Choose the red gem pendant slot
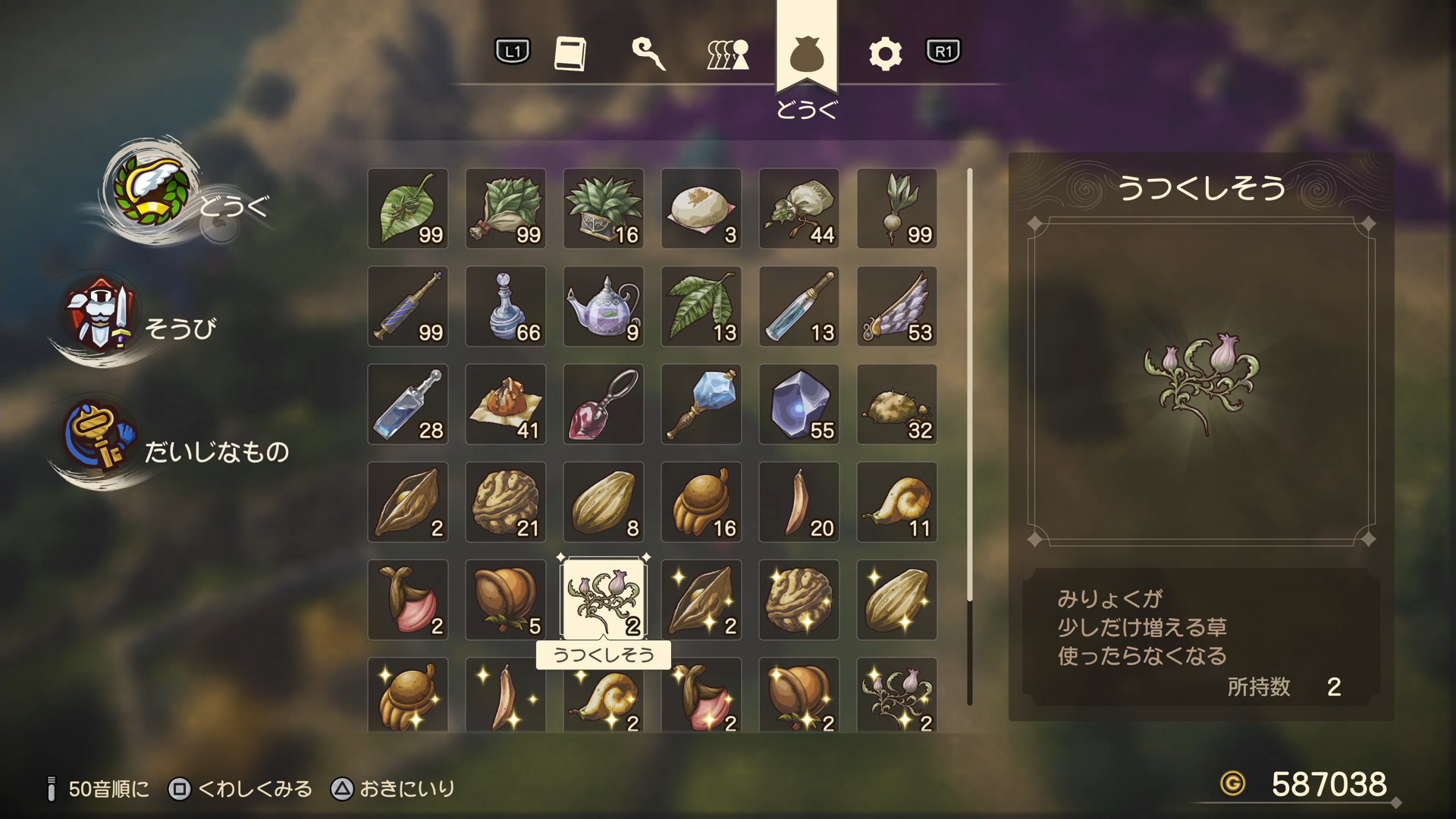 coord(604,404)
